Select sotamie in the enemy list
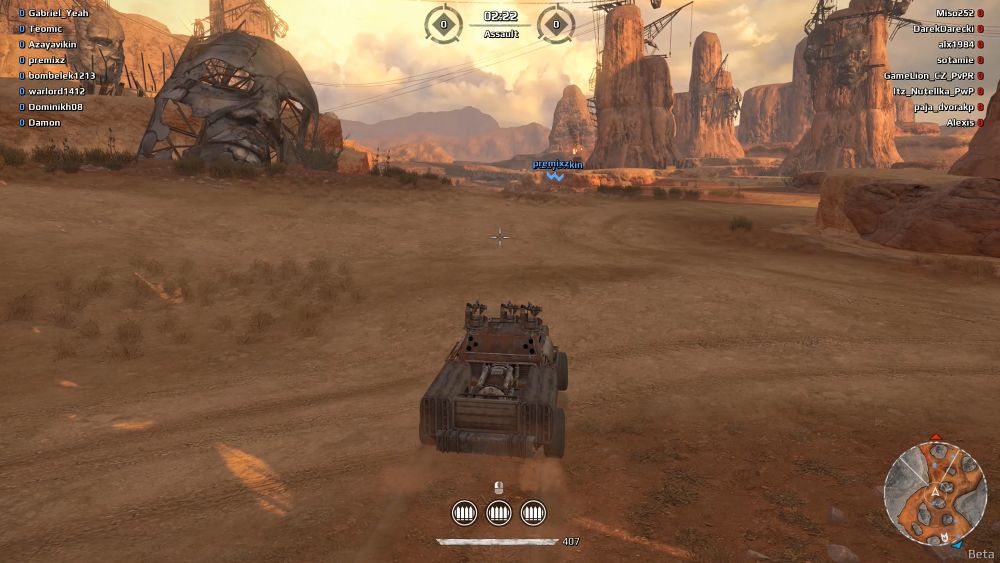The width and height of the screenshot is (1000, 563). tap(955, 60)
